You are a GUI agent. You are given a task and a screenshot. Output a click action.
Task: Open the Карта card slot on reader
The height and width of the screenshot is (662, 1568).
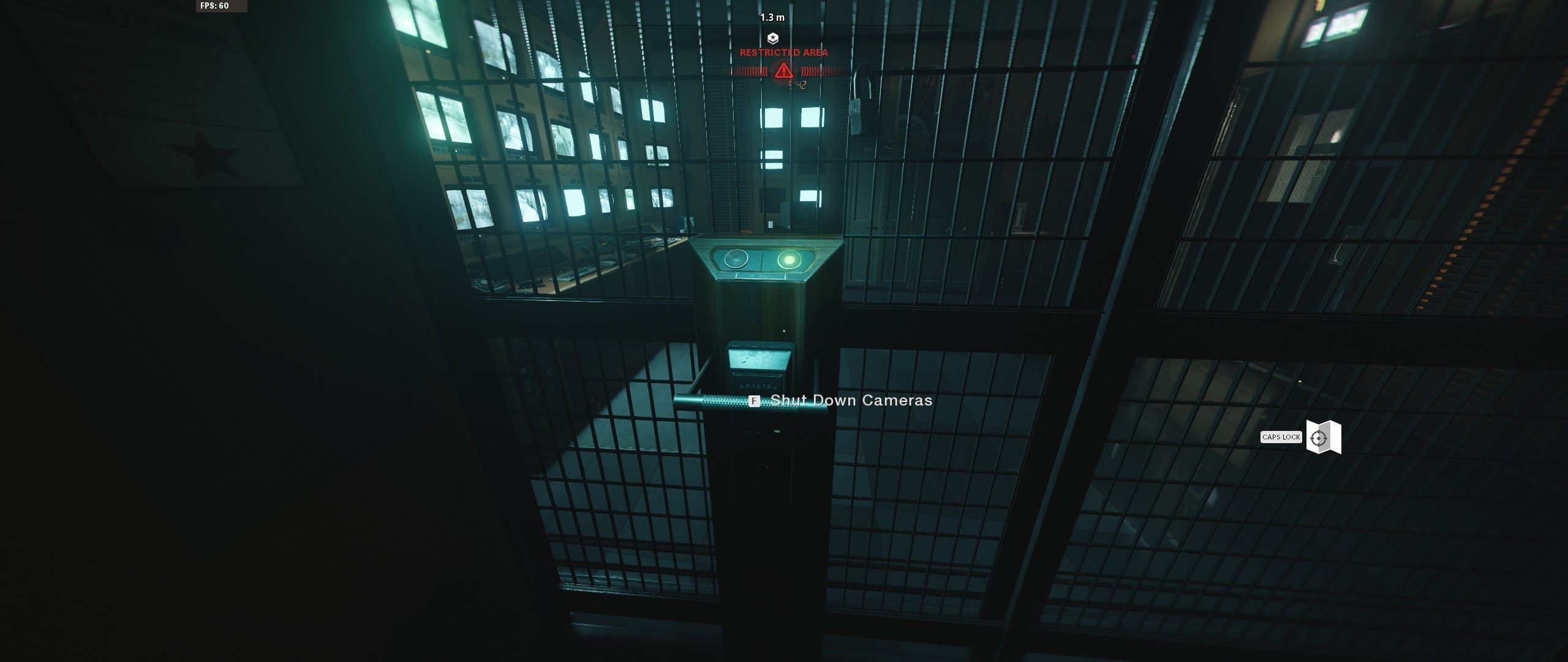pos(759,384)
